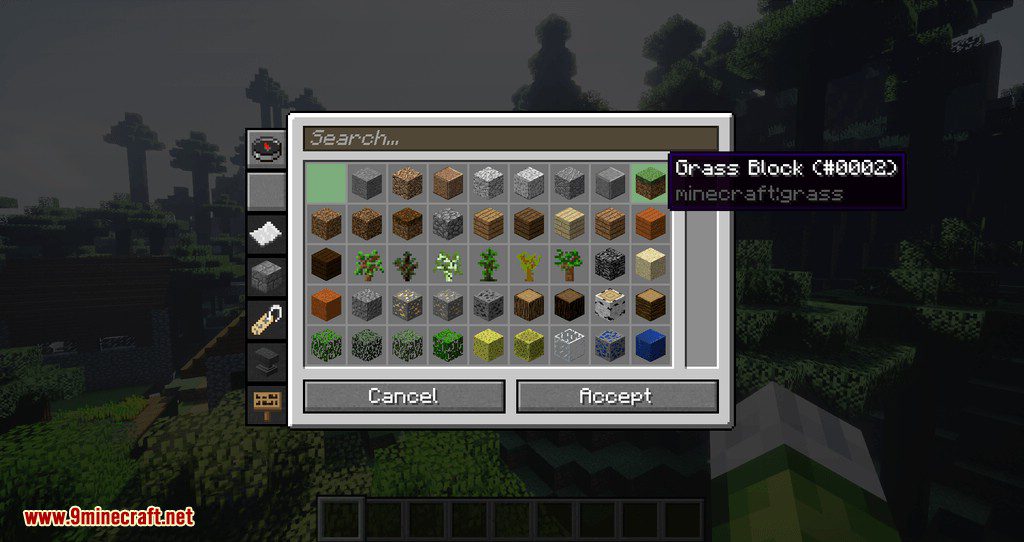Confirm selection with the Accept button
Viewport: 1024px width, 542px height.
617,397
